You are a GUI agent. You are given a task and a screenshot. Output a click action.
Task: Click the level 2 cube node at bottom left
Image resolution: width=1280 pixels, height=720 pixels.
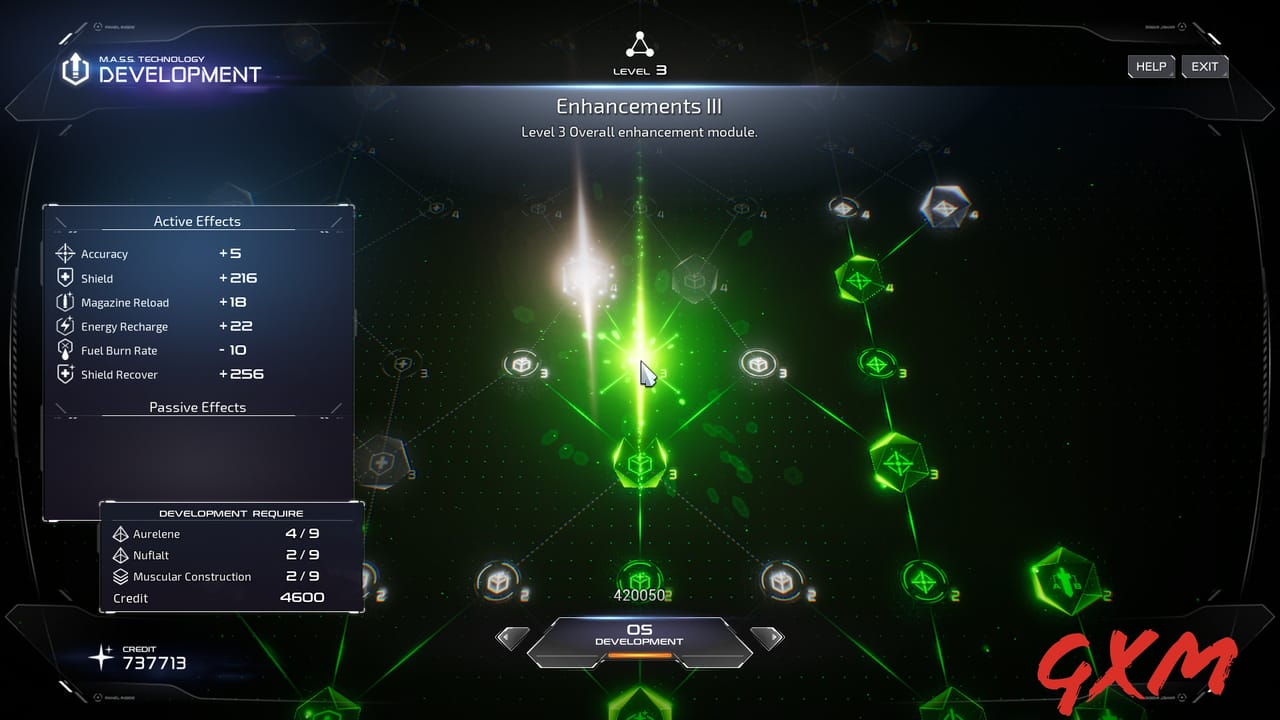point(497,581)
